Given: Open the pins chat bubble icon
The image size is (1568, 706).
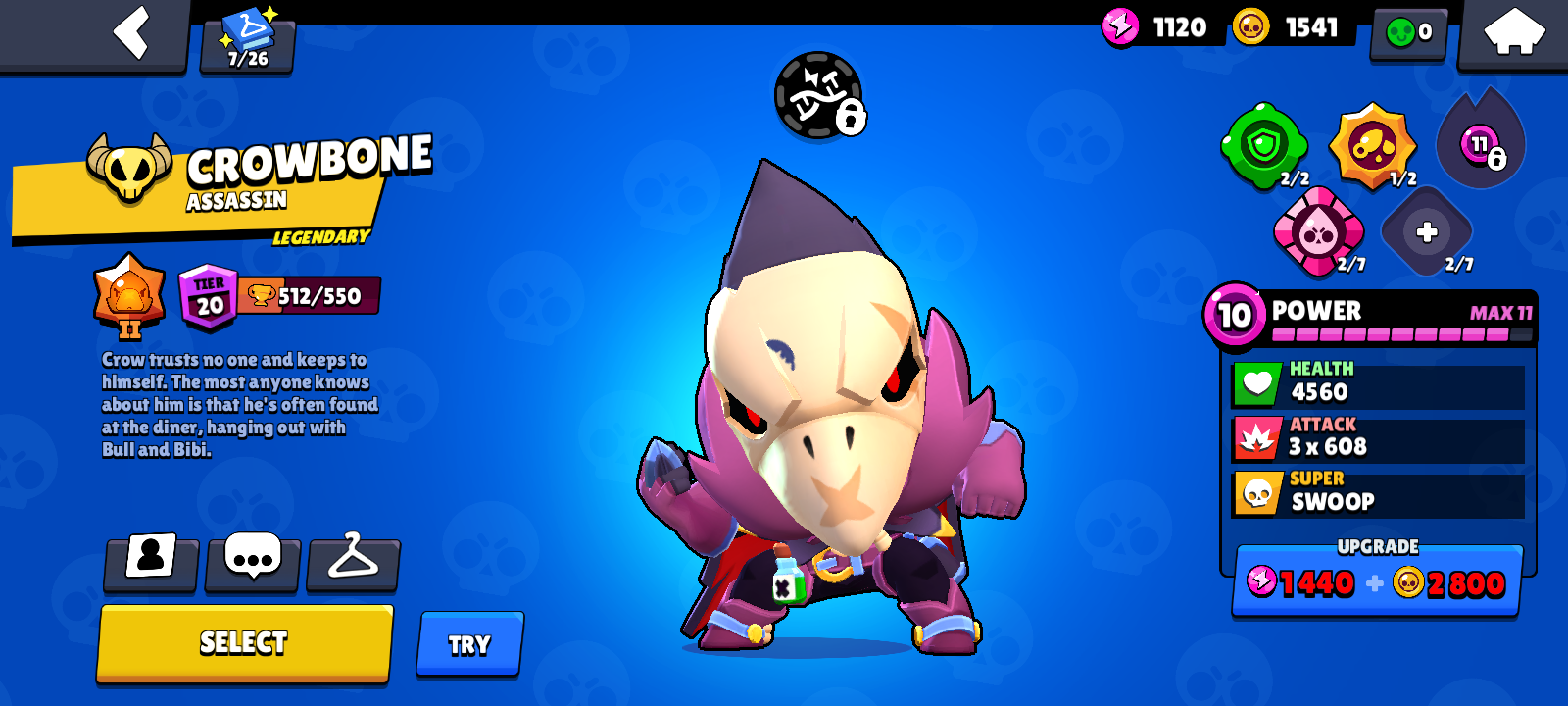Looking at the screenshot, I should (253, 565).
